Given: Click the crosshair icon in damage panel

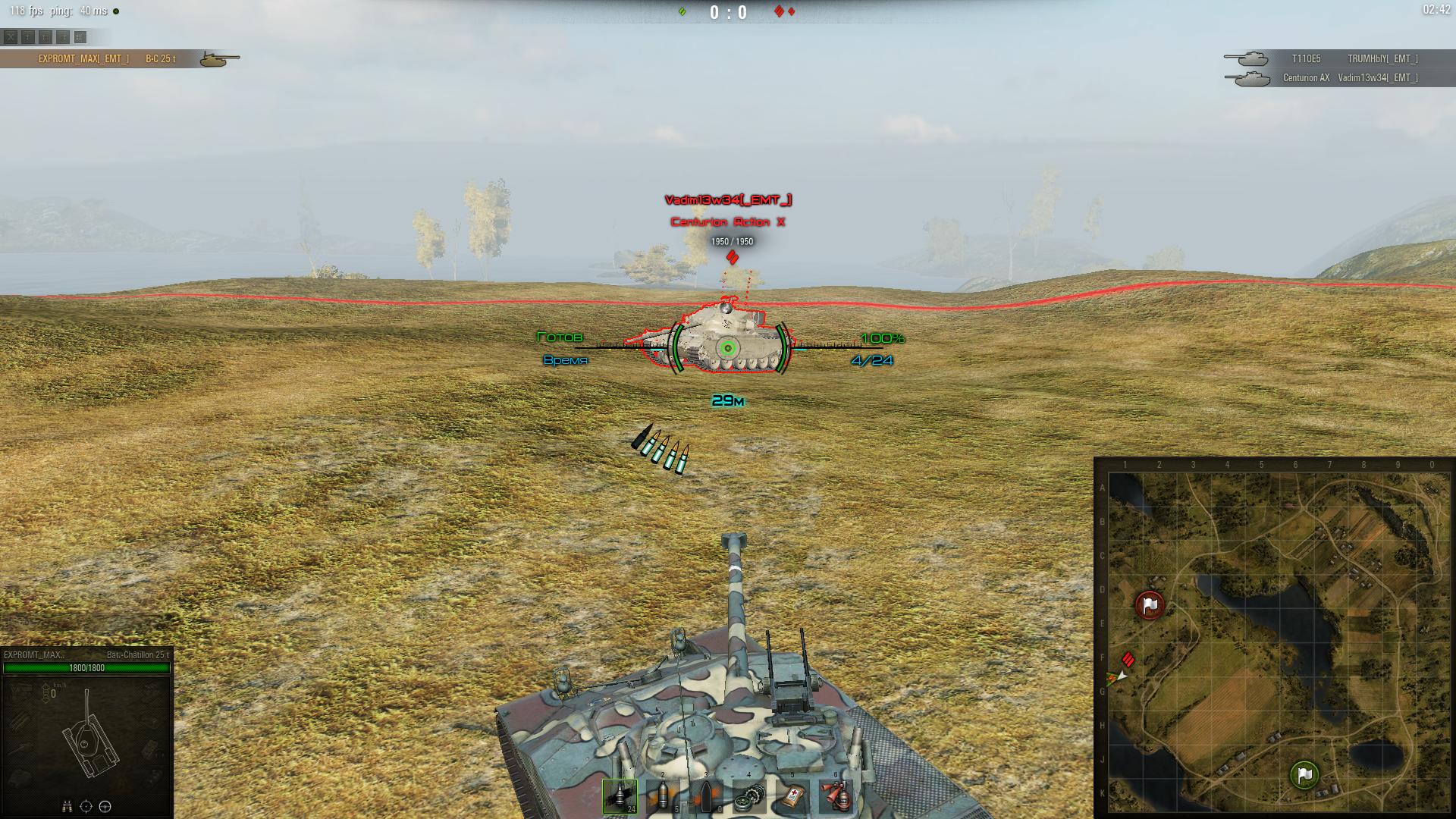Looking at the screenshot, I should [86, 806].
